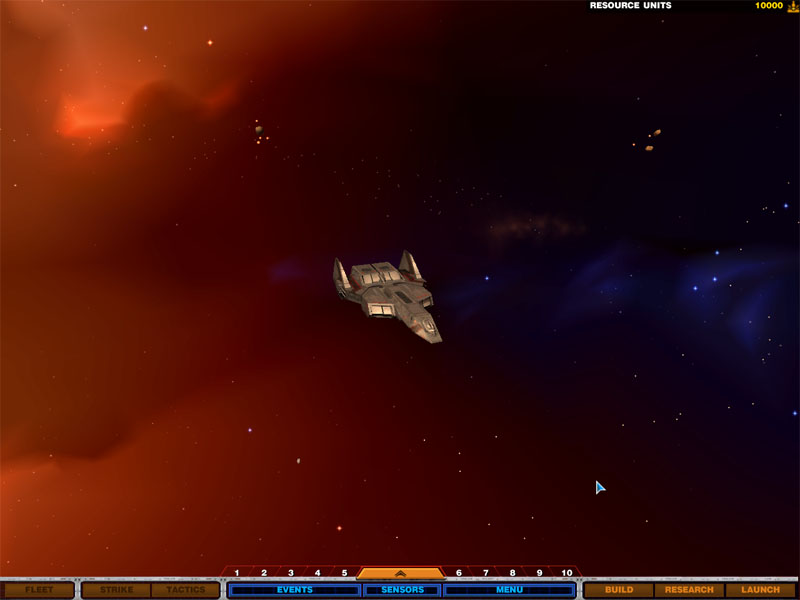Open the Sensors manager
This screenshot has height=600, width=800.
[x=401, y=590]
